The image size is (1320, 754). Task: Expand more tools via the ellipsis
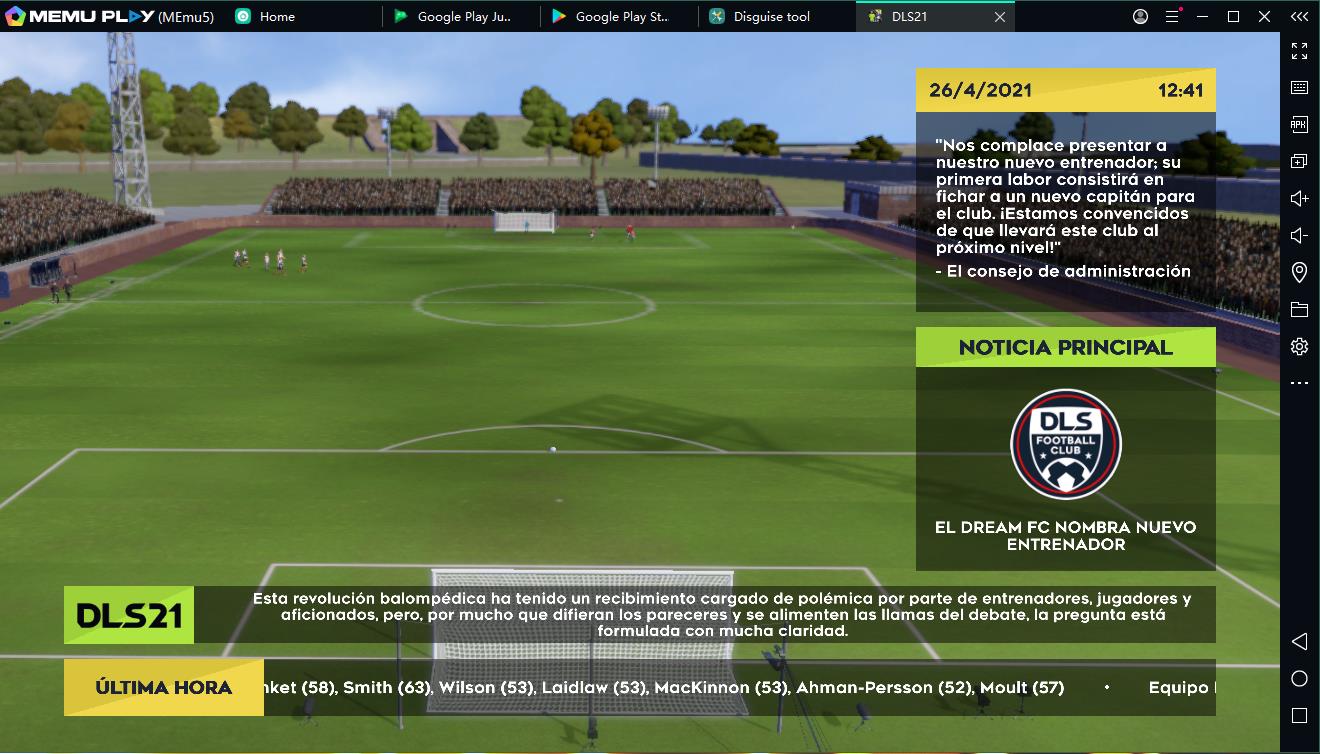[x=1298, y=382]
